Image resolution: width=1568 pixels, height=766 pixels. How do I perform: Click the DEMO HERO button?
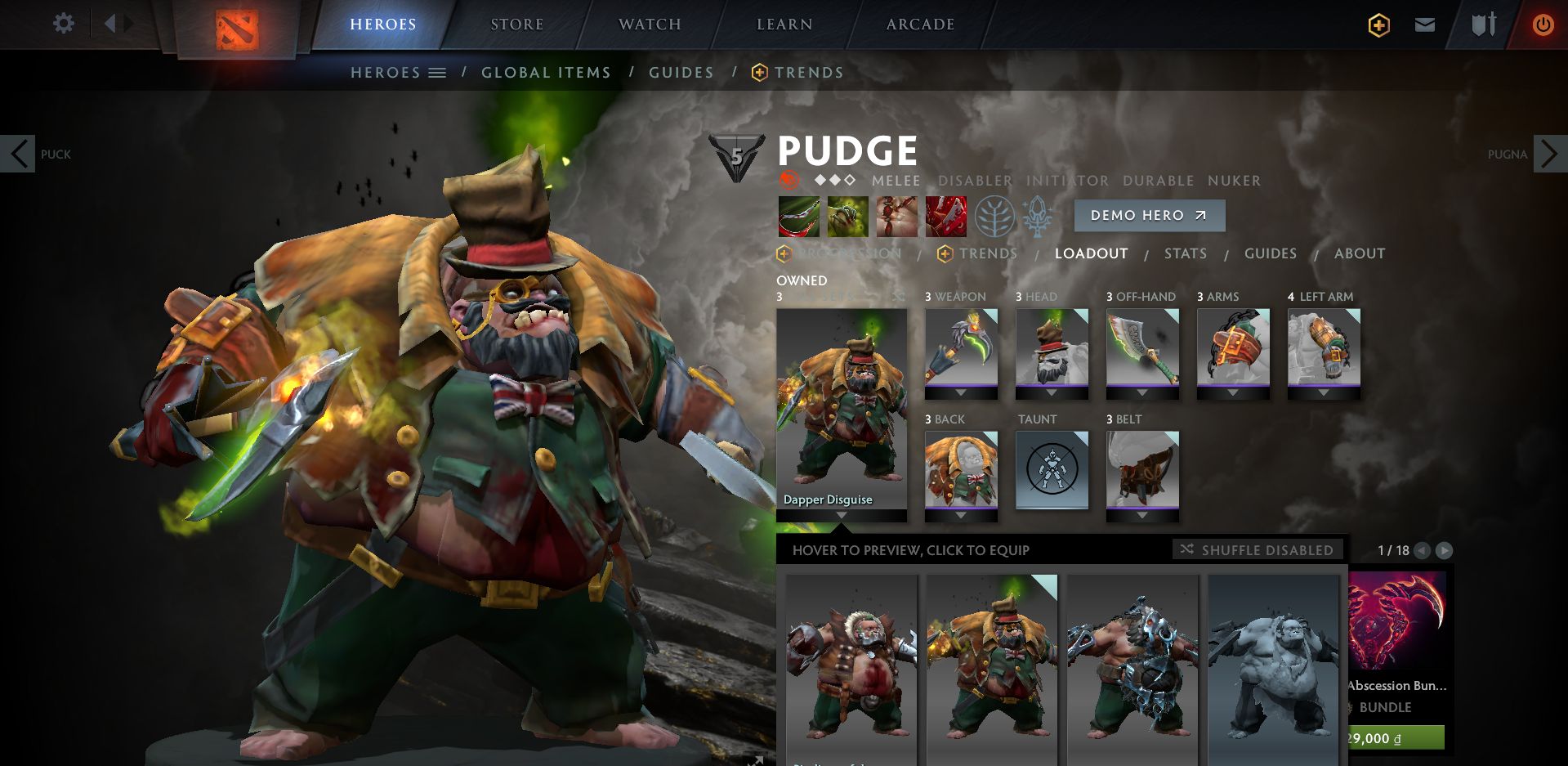pyautogui.click(x=1149, y=215)
